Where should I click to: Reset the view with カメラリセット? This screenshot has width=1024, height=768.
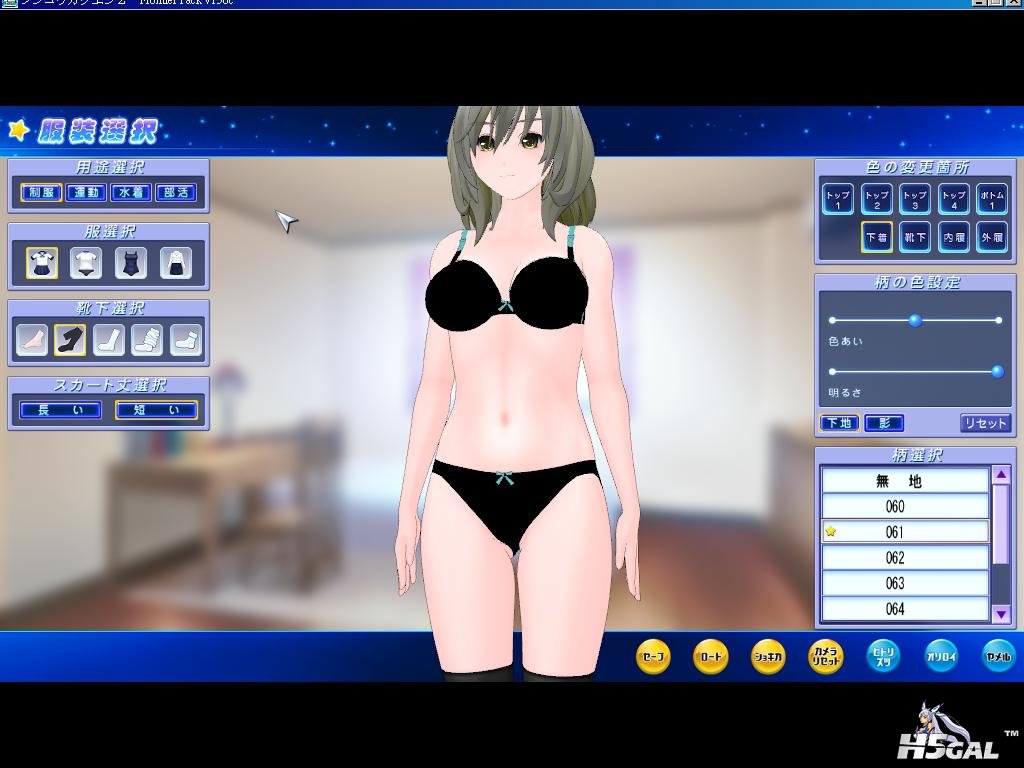[x=825, y=656]
